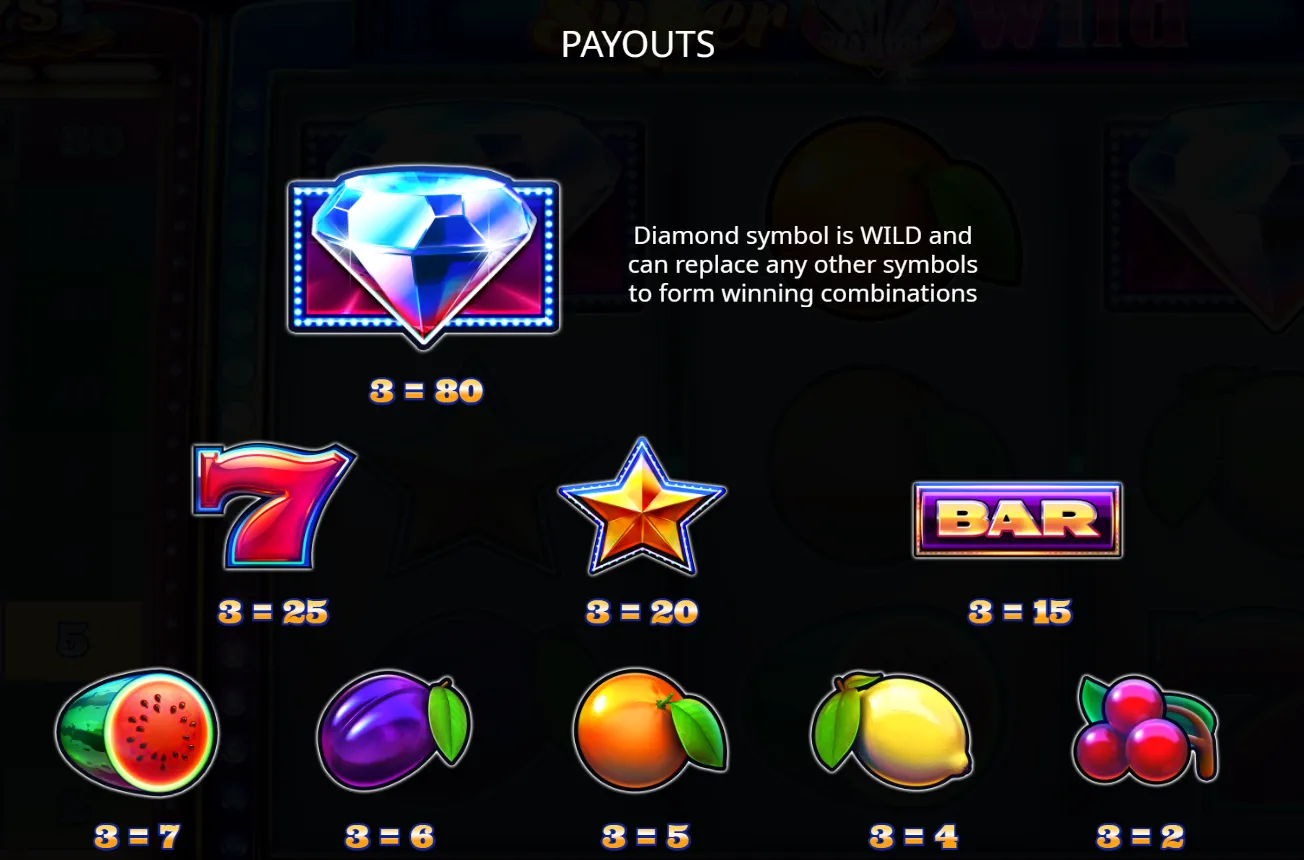Select the 3 = 5 orange payout
The width and height of the screenshot is (1304, 860).
tap(644, 836)
